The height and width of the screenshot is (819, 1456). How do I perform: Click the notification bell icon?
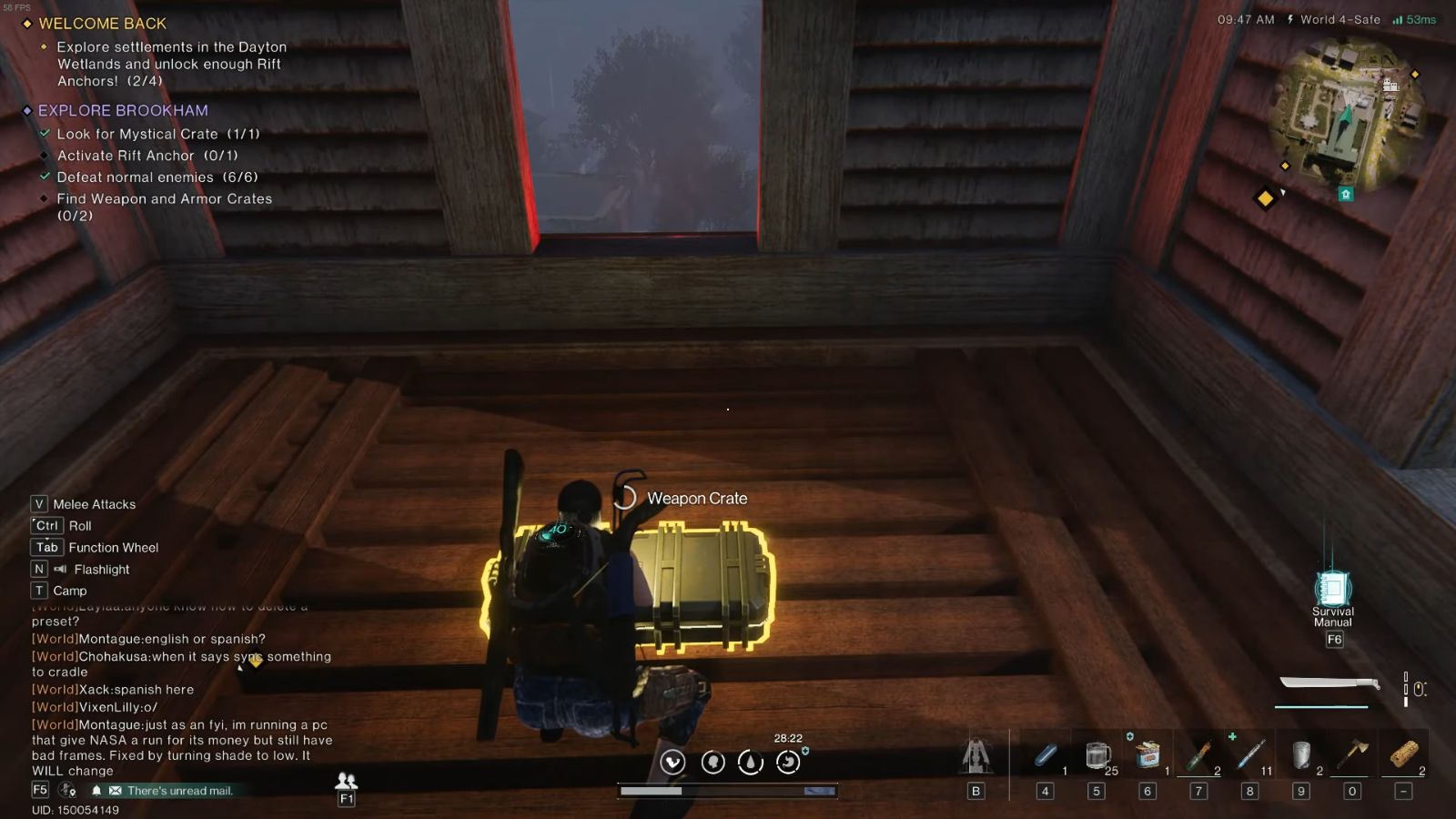pos(96,791)
